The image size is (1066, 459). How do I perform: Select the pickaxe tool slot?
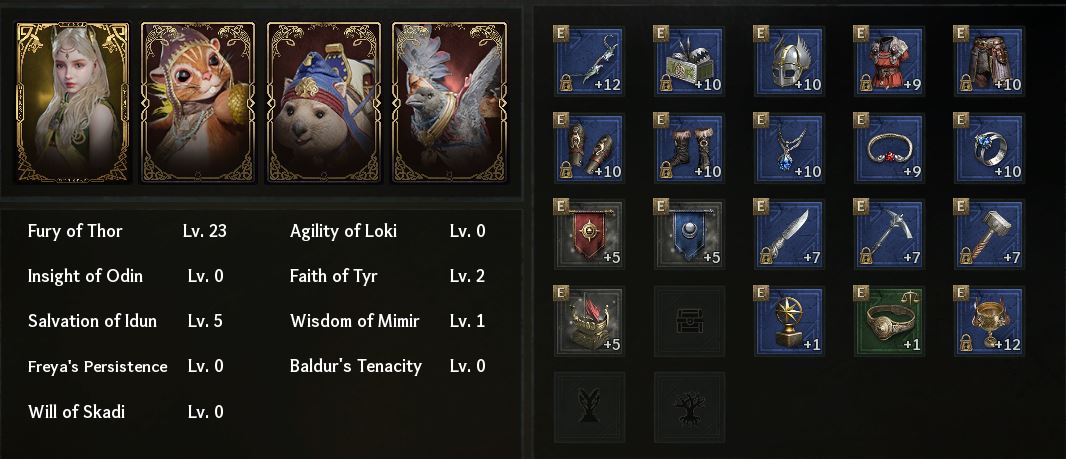pos(889,235)
